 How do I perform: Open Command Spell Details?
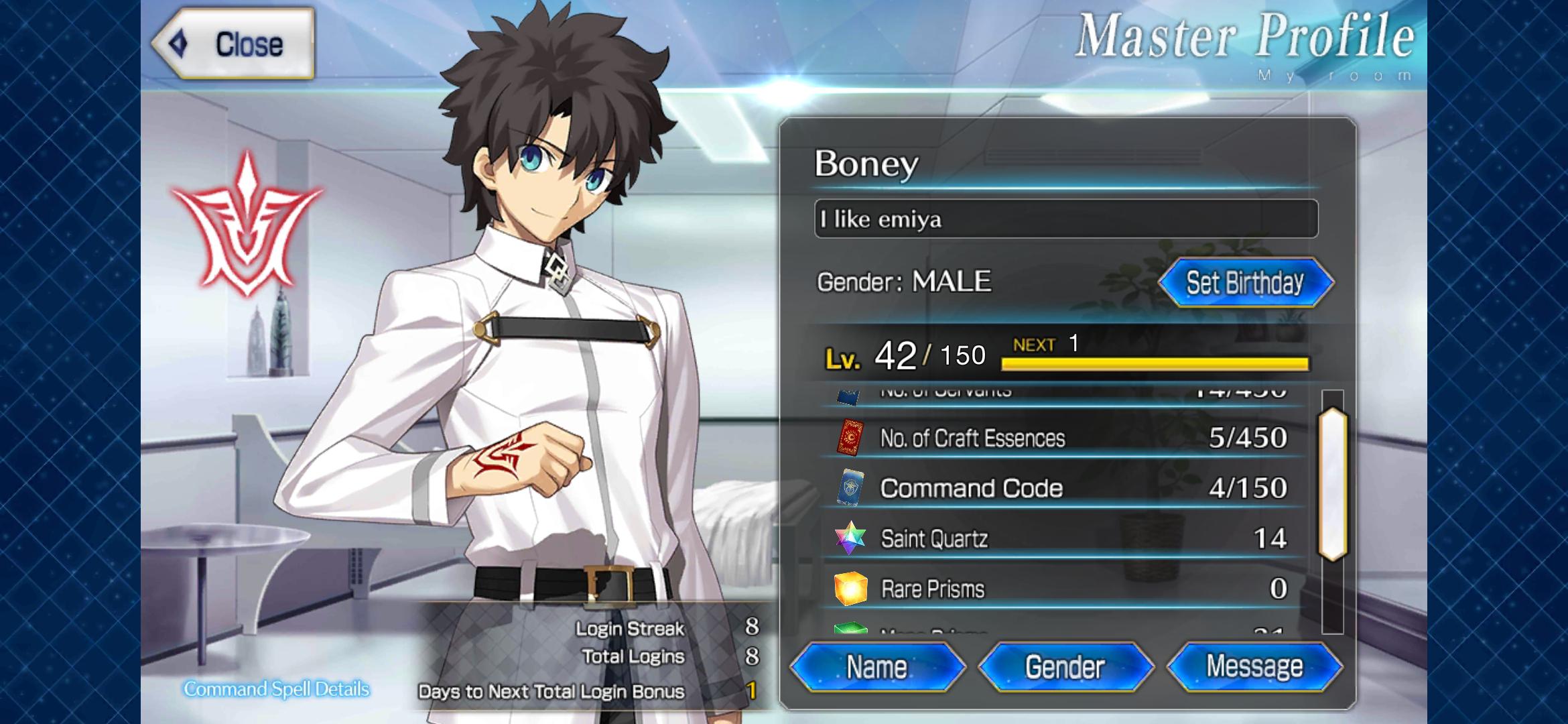click(x=276, y=689)
